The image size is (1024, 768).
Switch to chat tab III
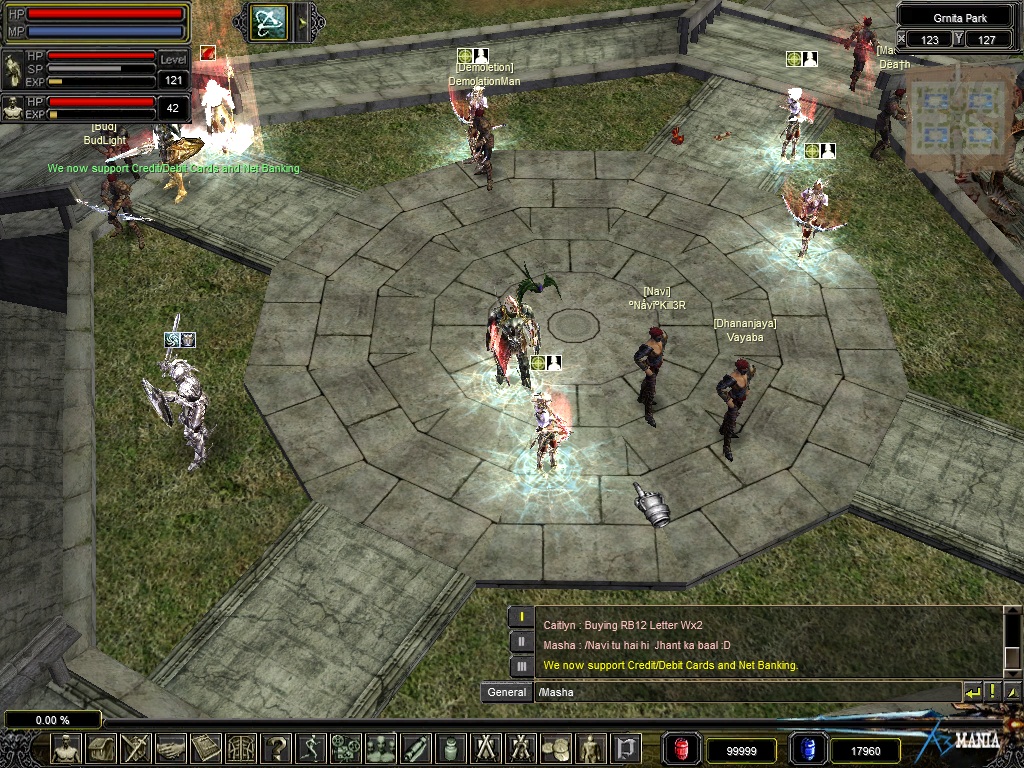click(521, 666)
